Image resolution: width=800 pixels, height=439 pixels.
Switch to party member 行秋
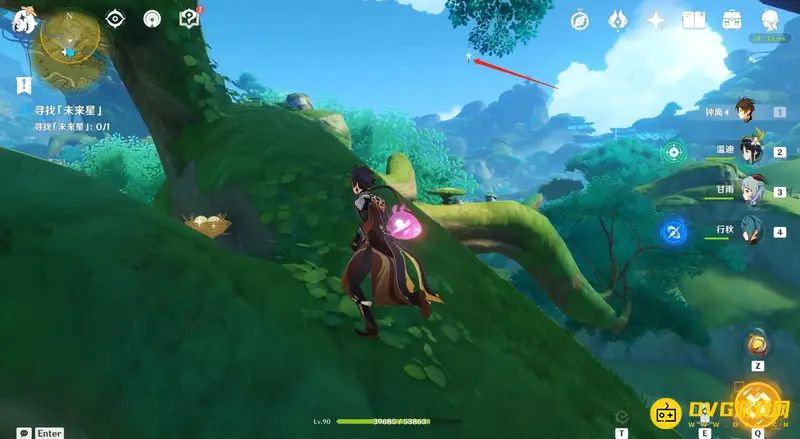point(751,232)
